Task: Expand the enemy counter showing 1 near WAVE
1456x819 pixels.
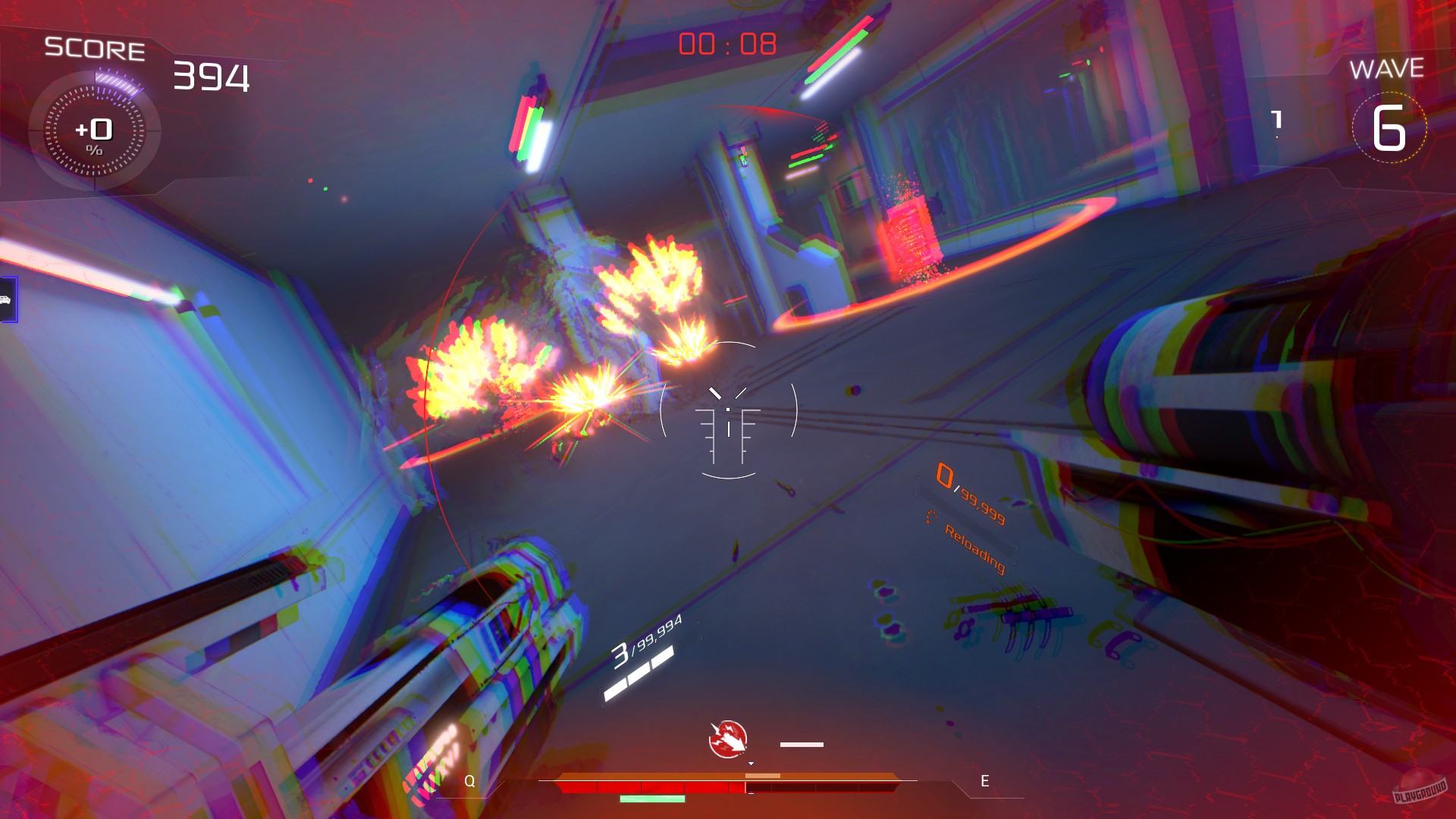Action: [x=1276, y=118]
